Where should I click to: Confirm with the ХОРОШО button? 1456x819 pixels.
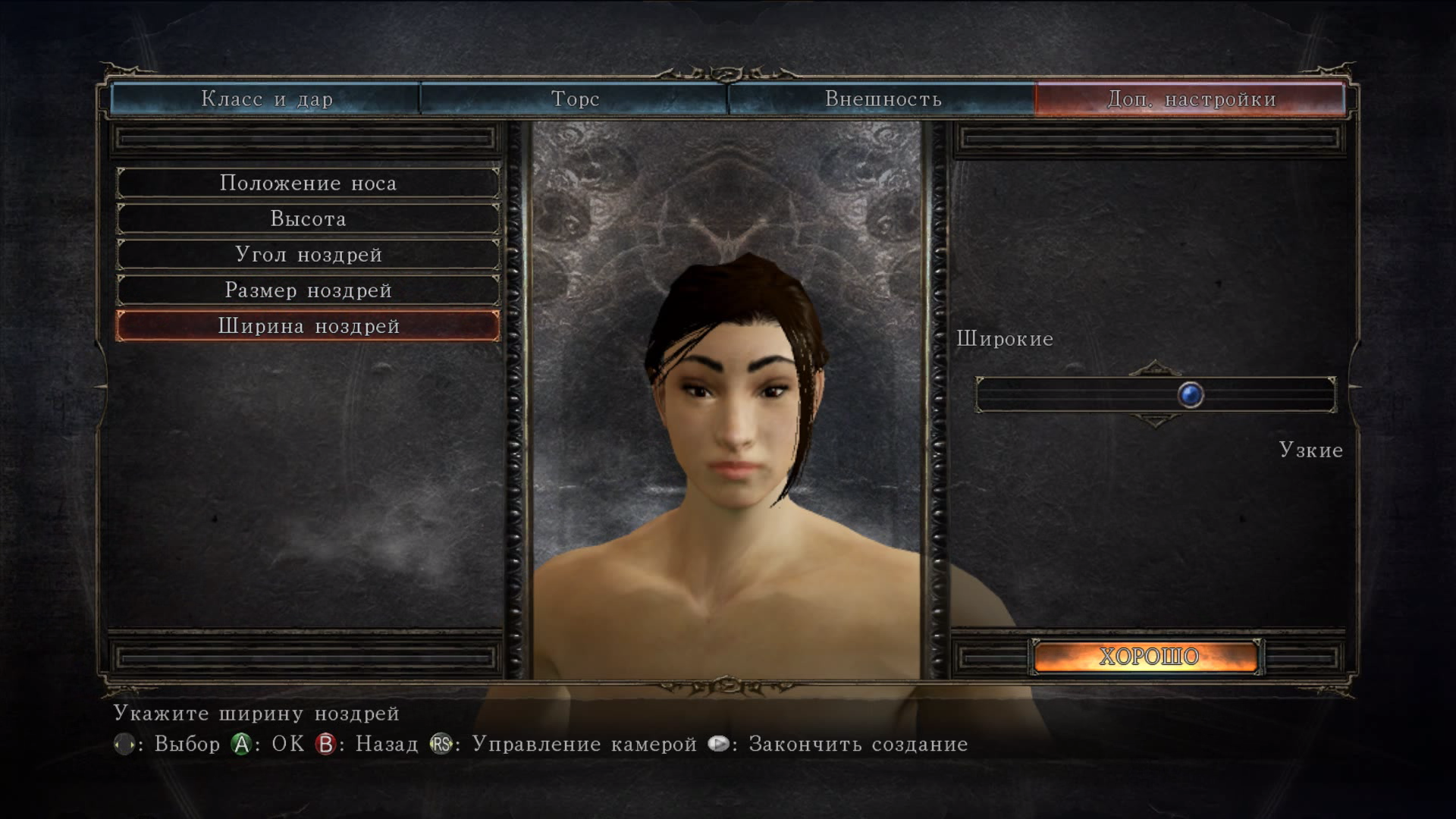1148,657
